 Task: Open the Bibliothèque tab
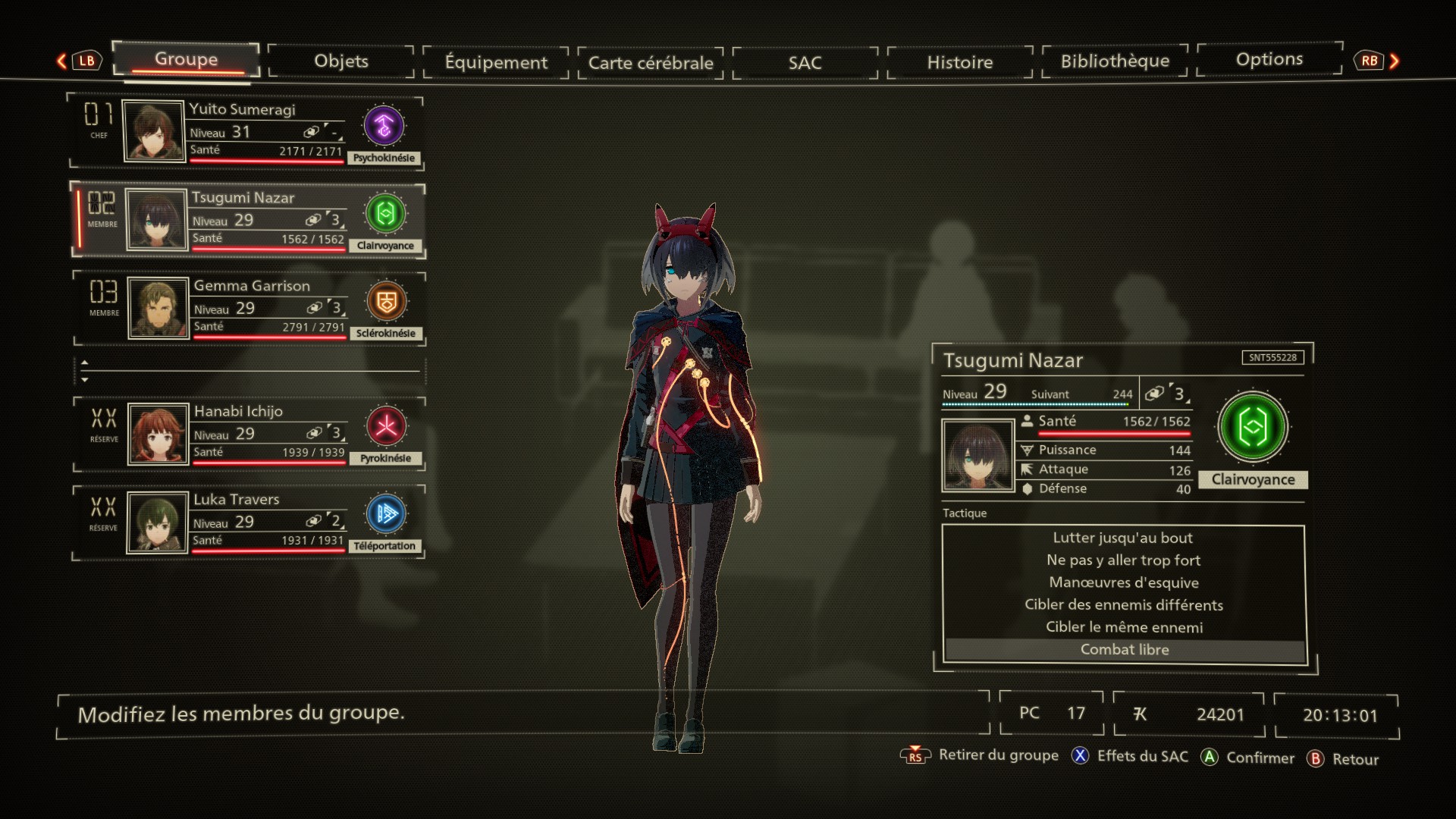pyautogui.click(x=1115, y=61)
